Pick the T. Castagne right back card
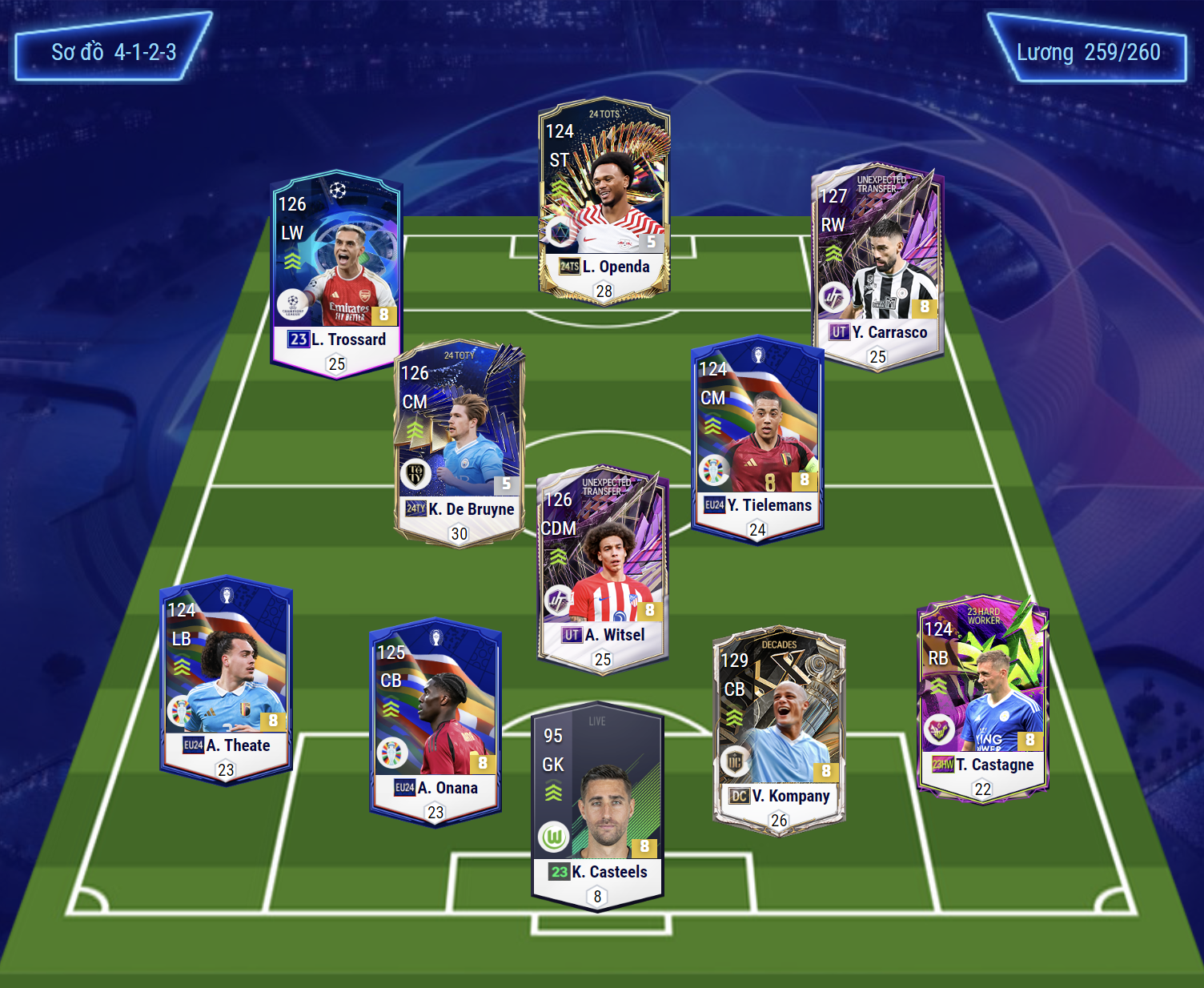1204x988 pixels. click(982, 698)
